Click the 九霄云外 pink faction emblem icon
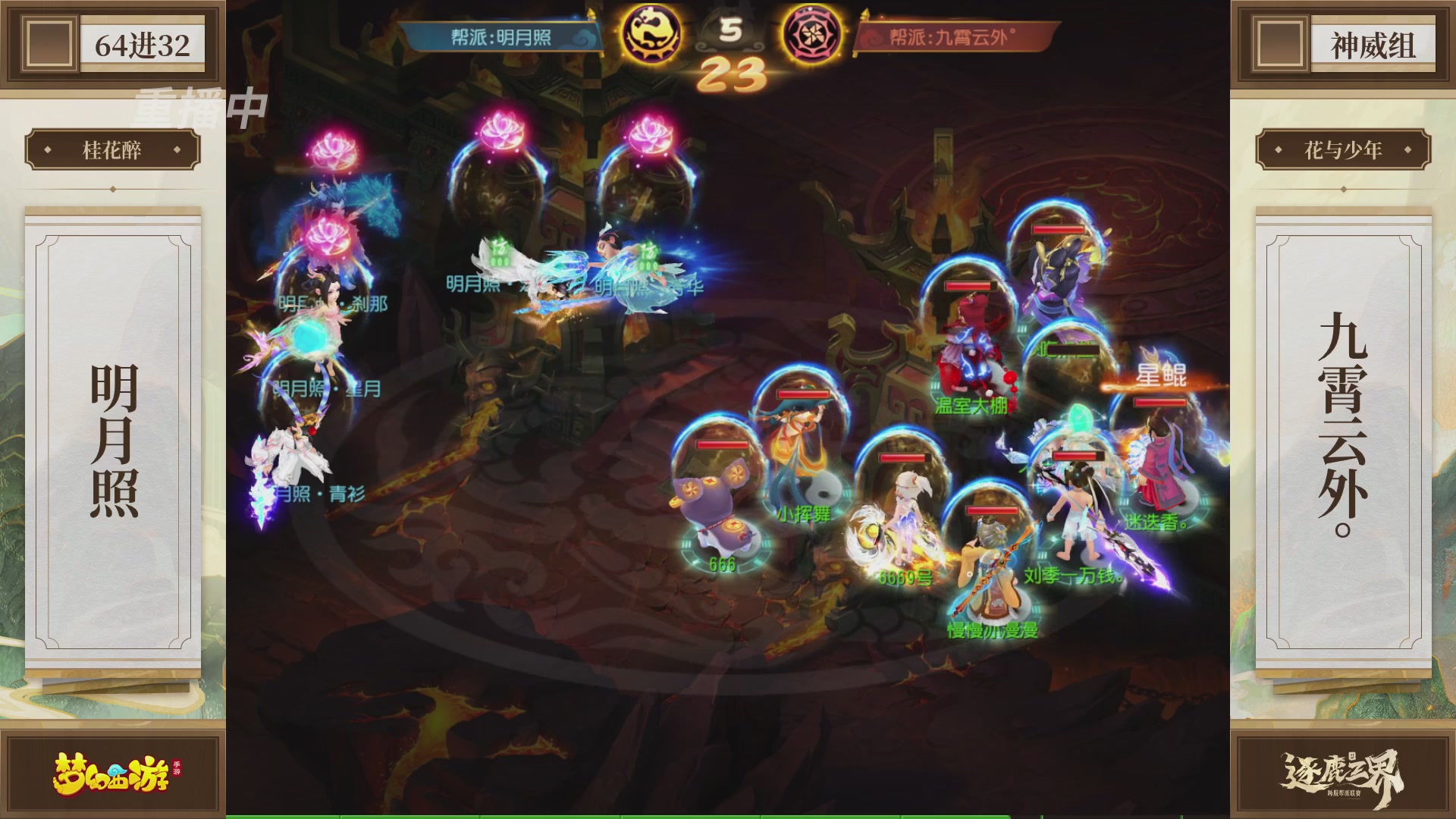Screen dimensions: 1456x819 pos(812,34)
